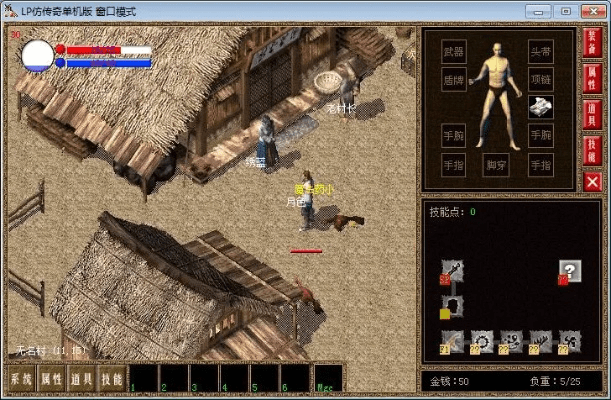The image size is (611, 400).
Task: Select the sword skill icon in skill tree
Action: pos(453,270)
